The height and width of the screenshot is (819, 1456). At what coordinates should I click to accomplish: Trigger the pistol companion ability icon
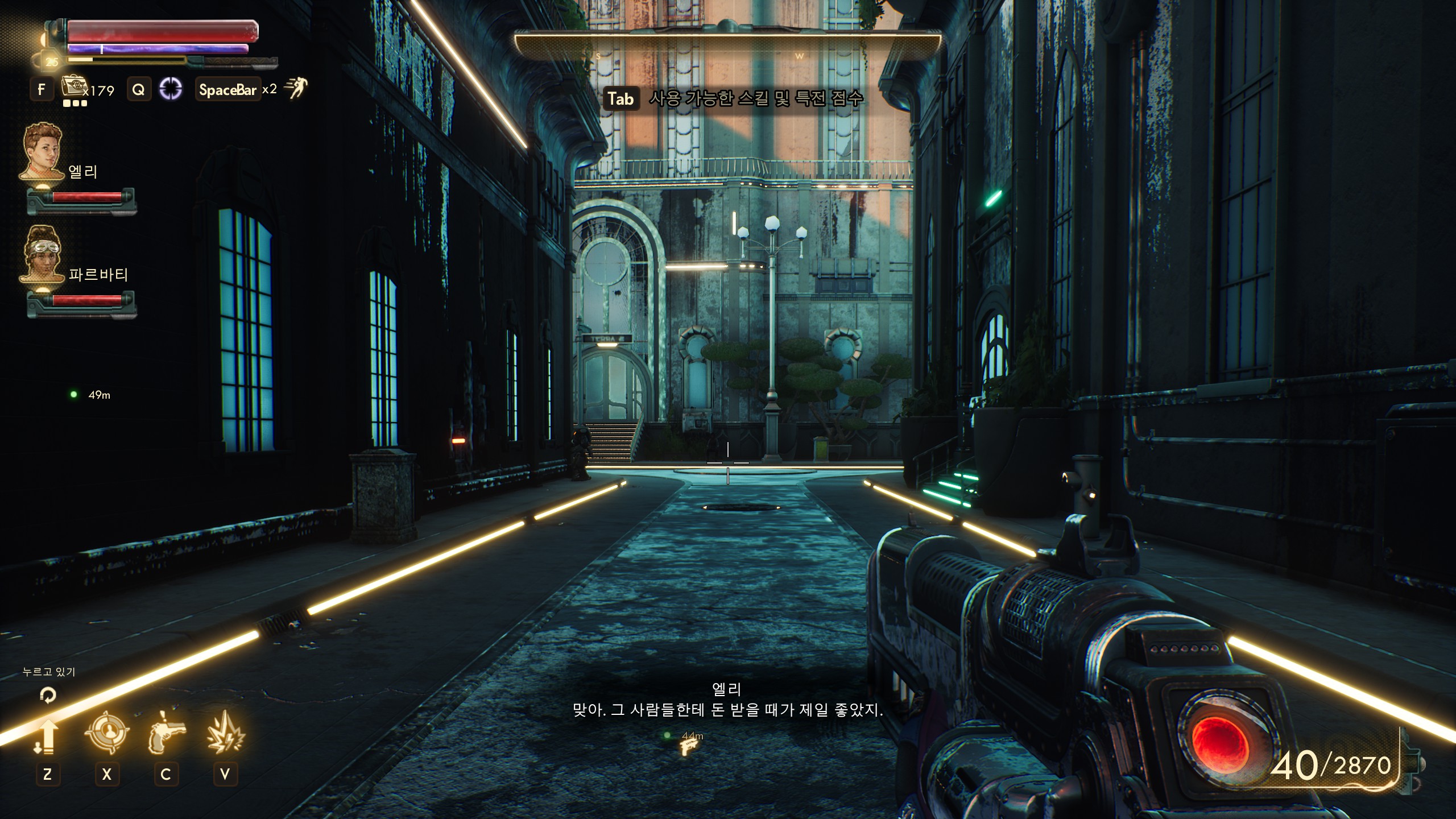(166, 734)
